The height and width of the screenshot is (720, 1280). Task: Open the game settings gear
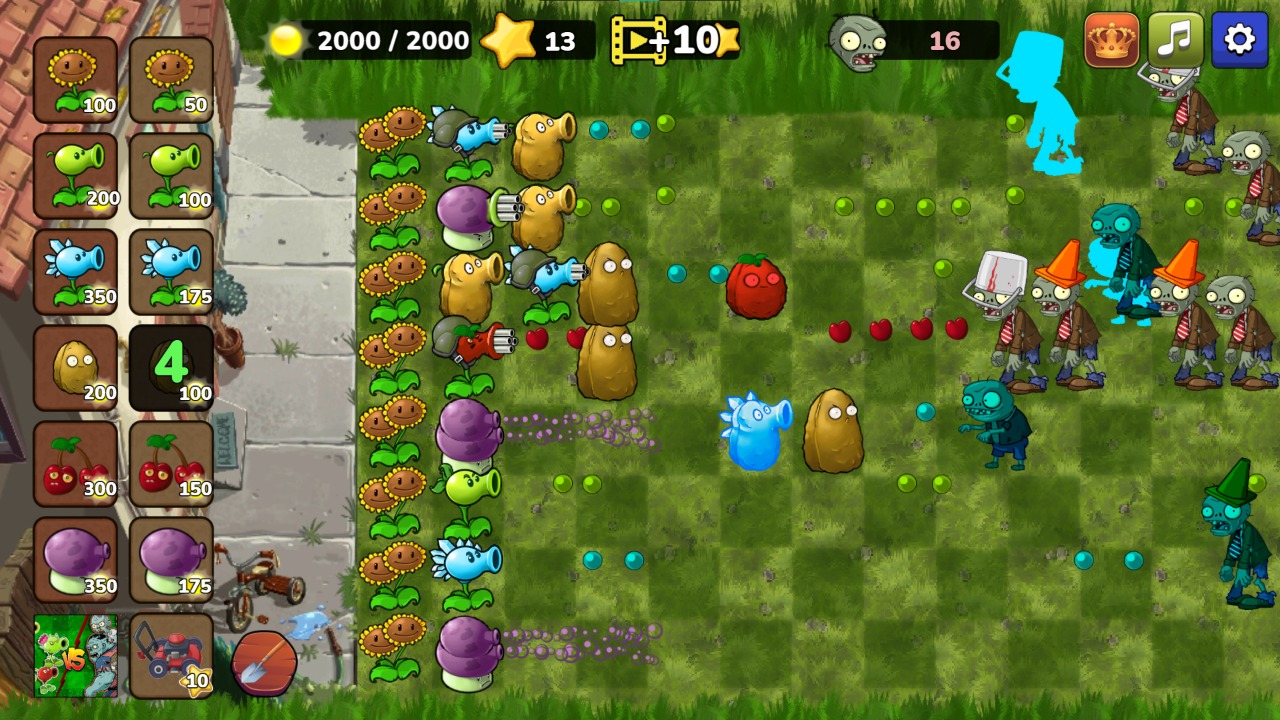click(1240, 40)
